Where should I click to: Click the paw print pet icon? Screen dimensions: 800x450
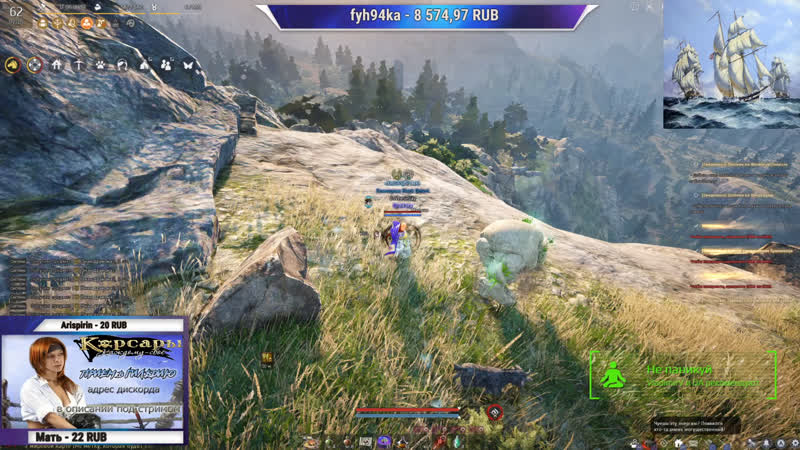click(x=101, y=65)
